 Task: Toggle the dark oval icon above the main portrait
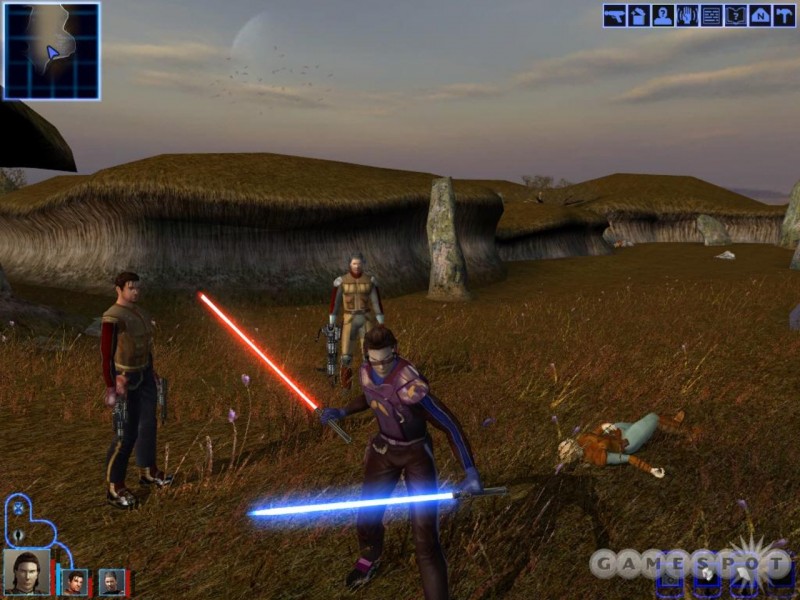[x=19, y=535]
